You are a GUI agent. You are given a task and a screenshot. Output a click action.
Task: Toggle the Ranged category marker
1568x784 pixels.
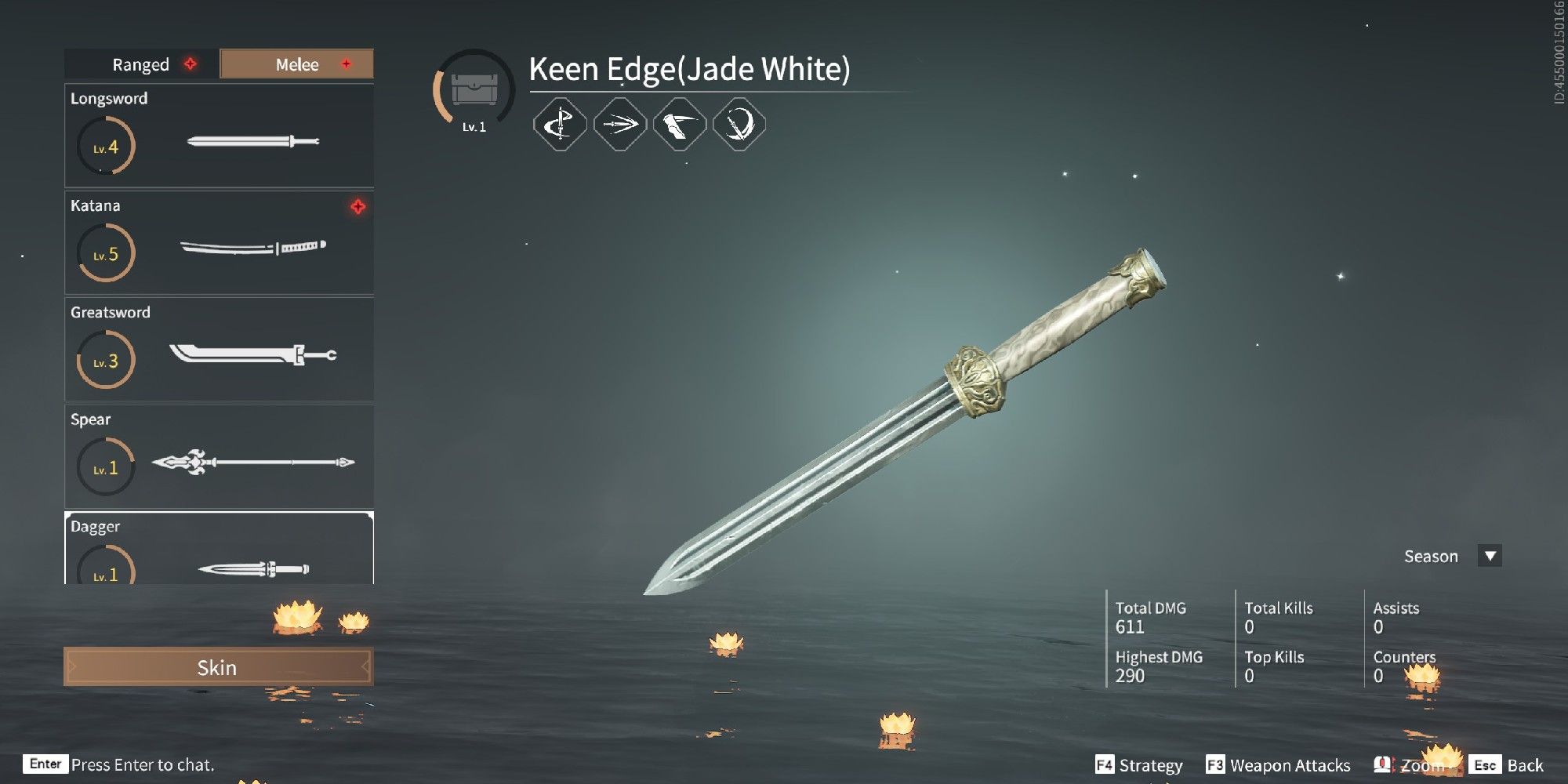pos(191,64)
